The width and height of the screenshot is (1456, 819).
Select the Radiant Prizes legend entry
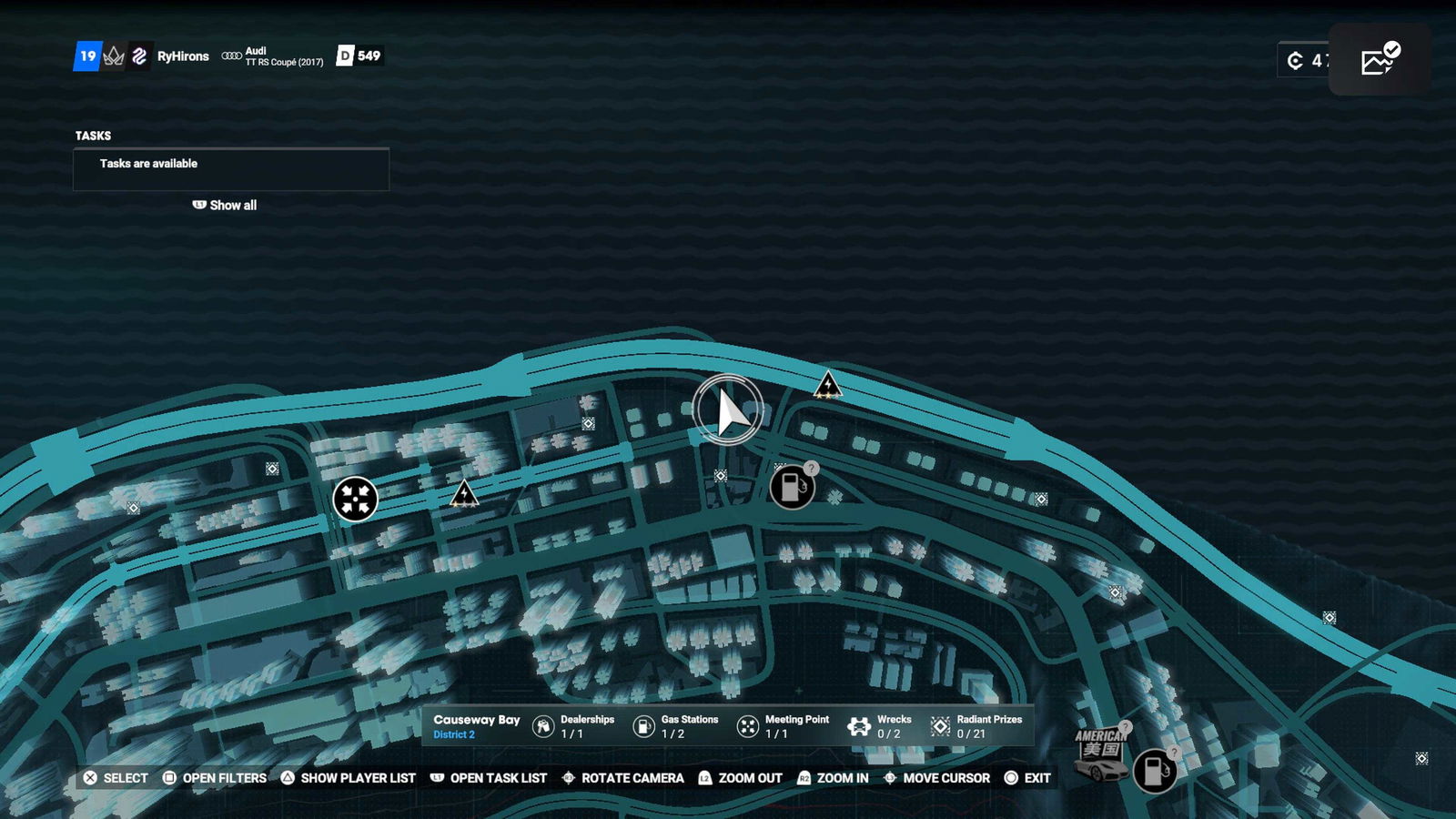(976, 726)
